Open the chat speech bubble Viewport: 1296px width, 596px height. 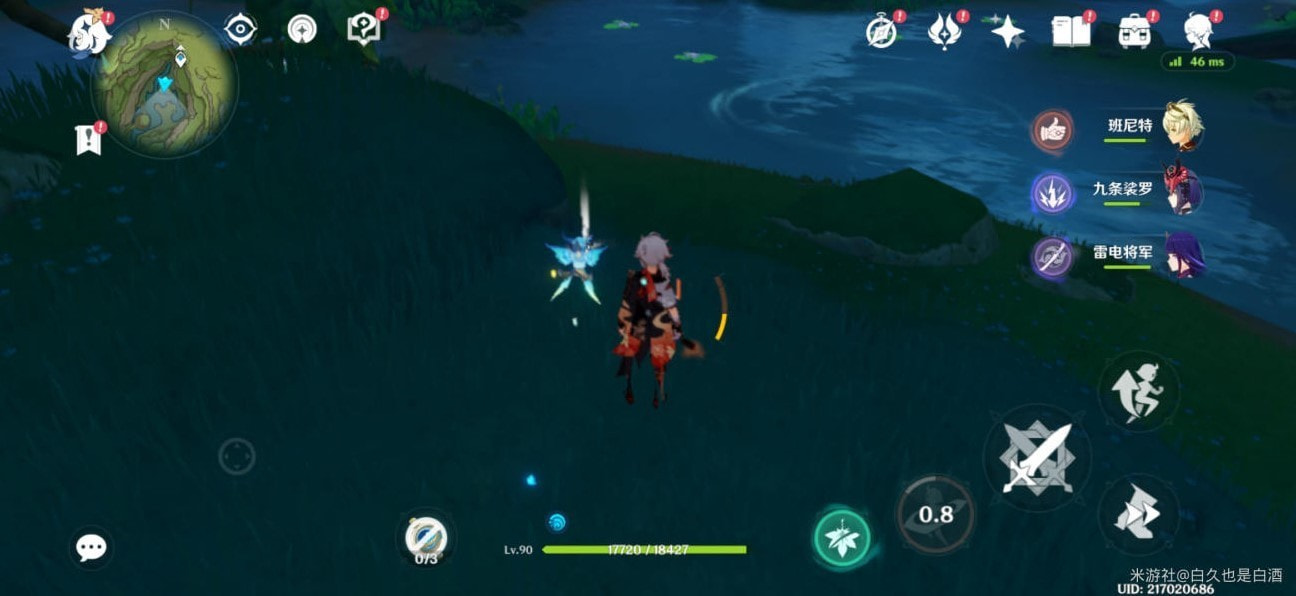click(91, 547)
